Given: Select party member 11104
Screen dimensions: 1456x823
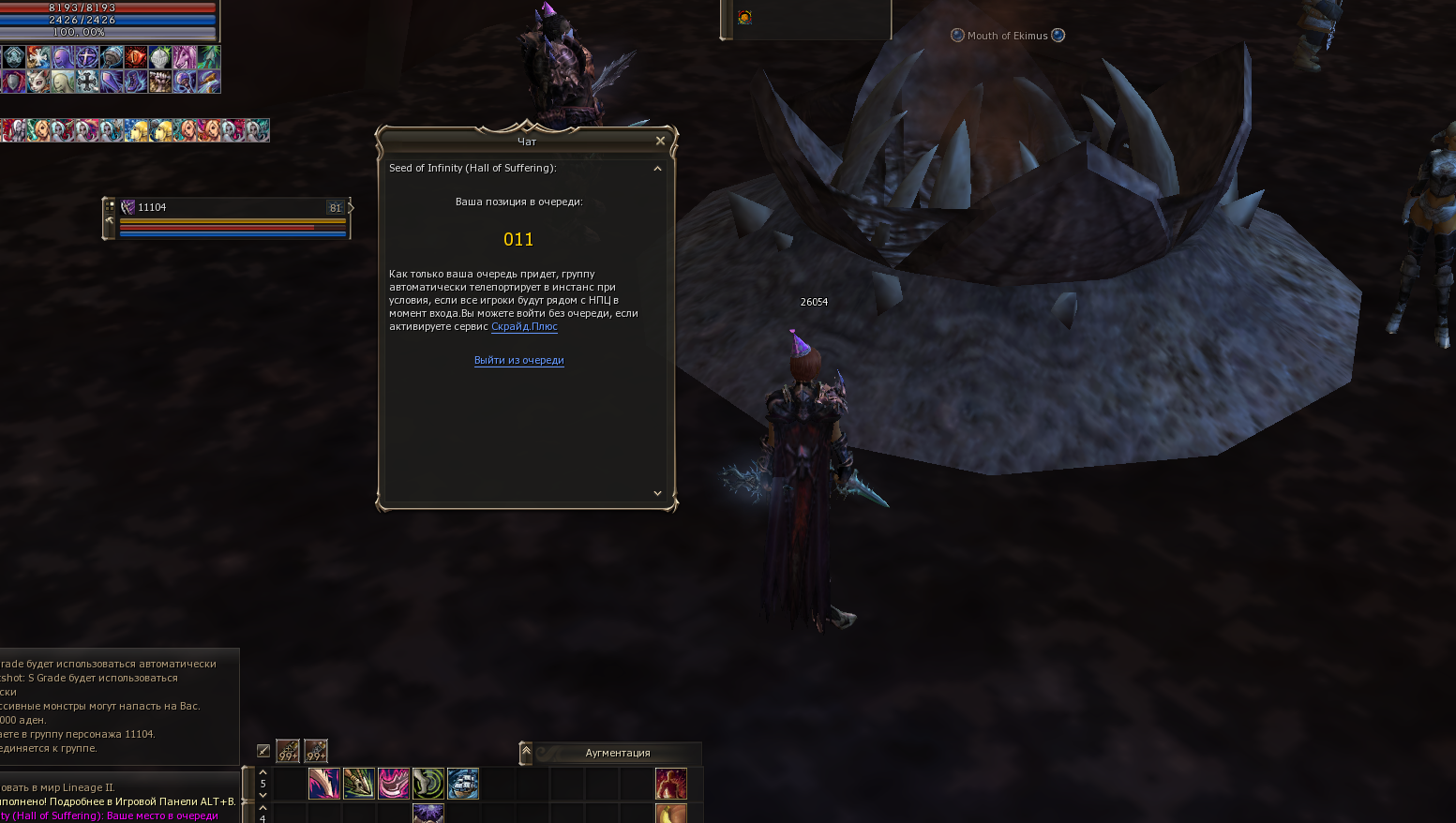Looking at the screenshot, I should 152,207.
